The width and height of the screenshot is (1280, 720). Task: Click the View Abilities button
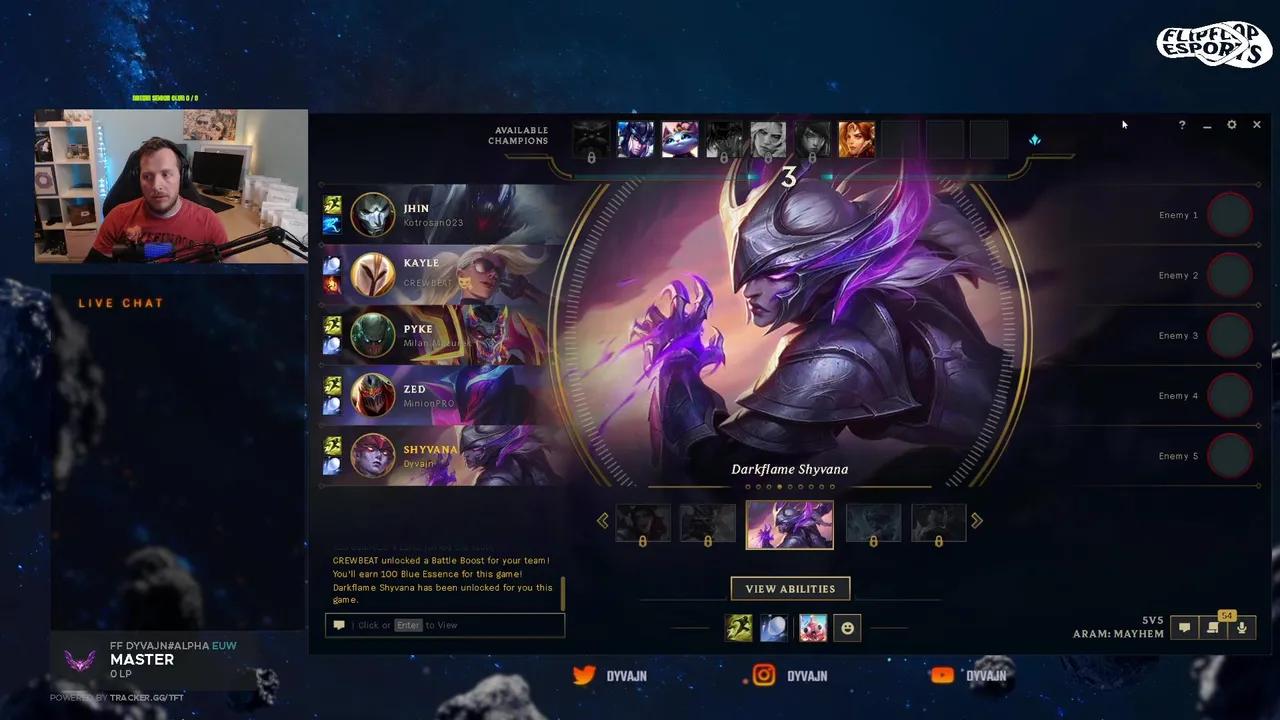point(790,589)
